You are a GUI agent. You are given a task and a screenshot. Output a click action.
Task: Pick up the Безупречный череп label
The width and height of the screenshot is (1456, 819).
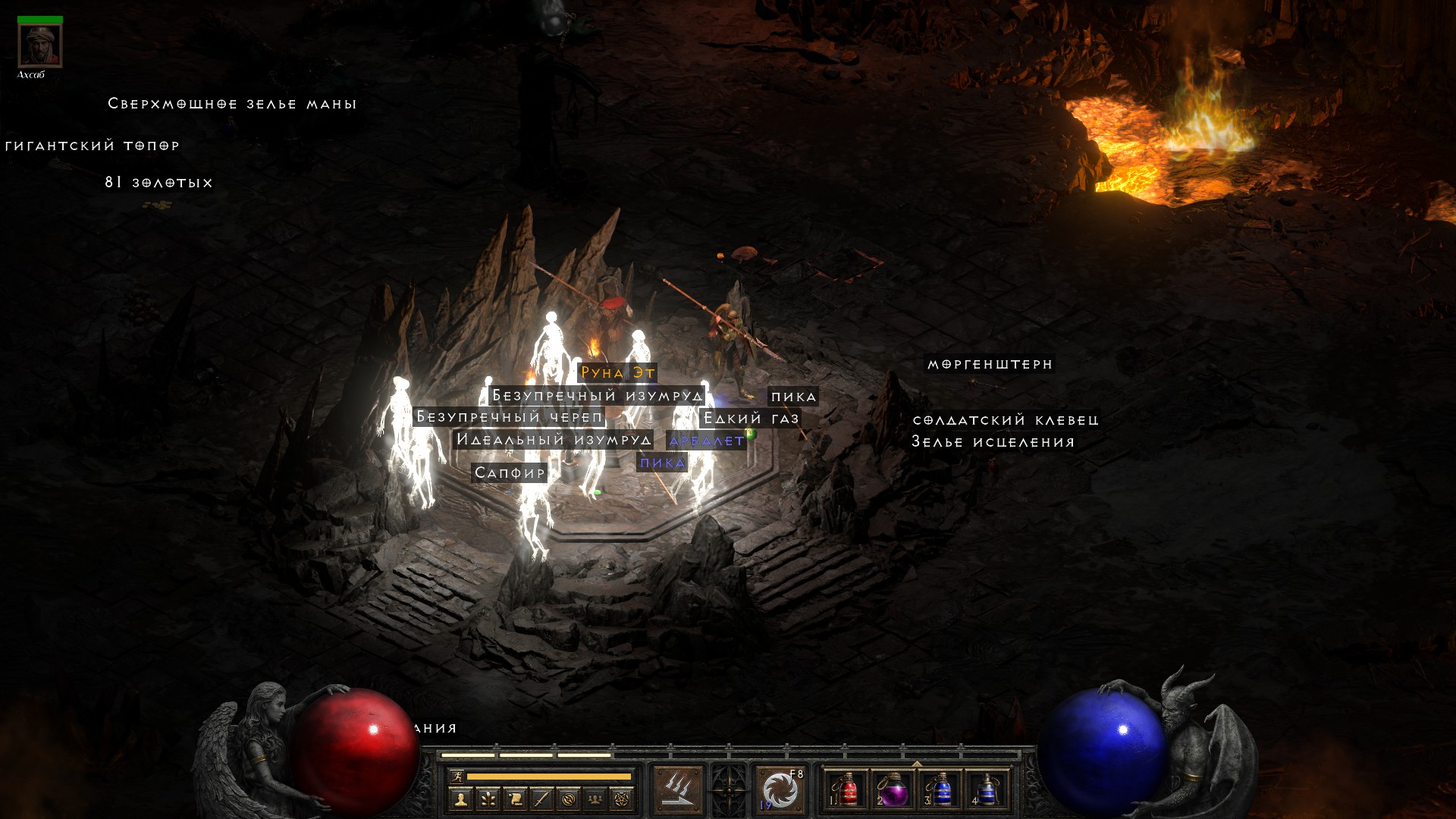tap(509, 417)
